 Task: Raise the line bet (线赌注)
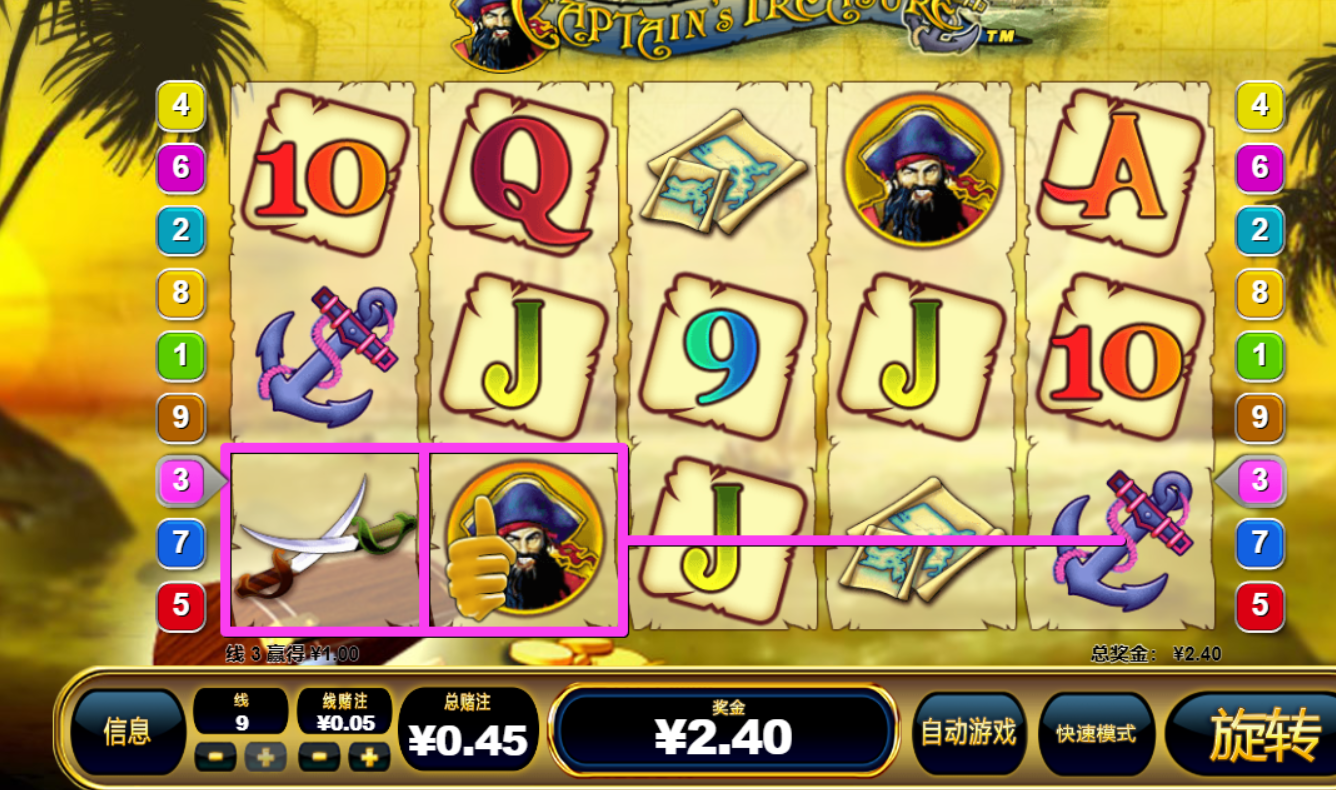click(x=369, y=757)
